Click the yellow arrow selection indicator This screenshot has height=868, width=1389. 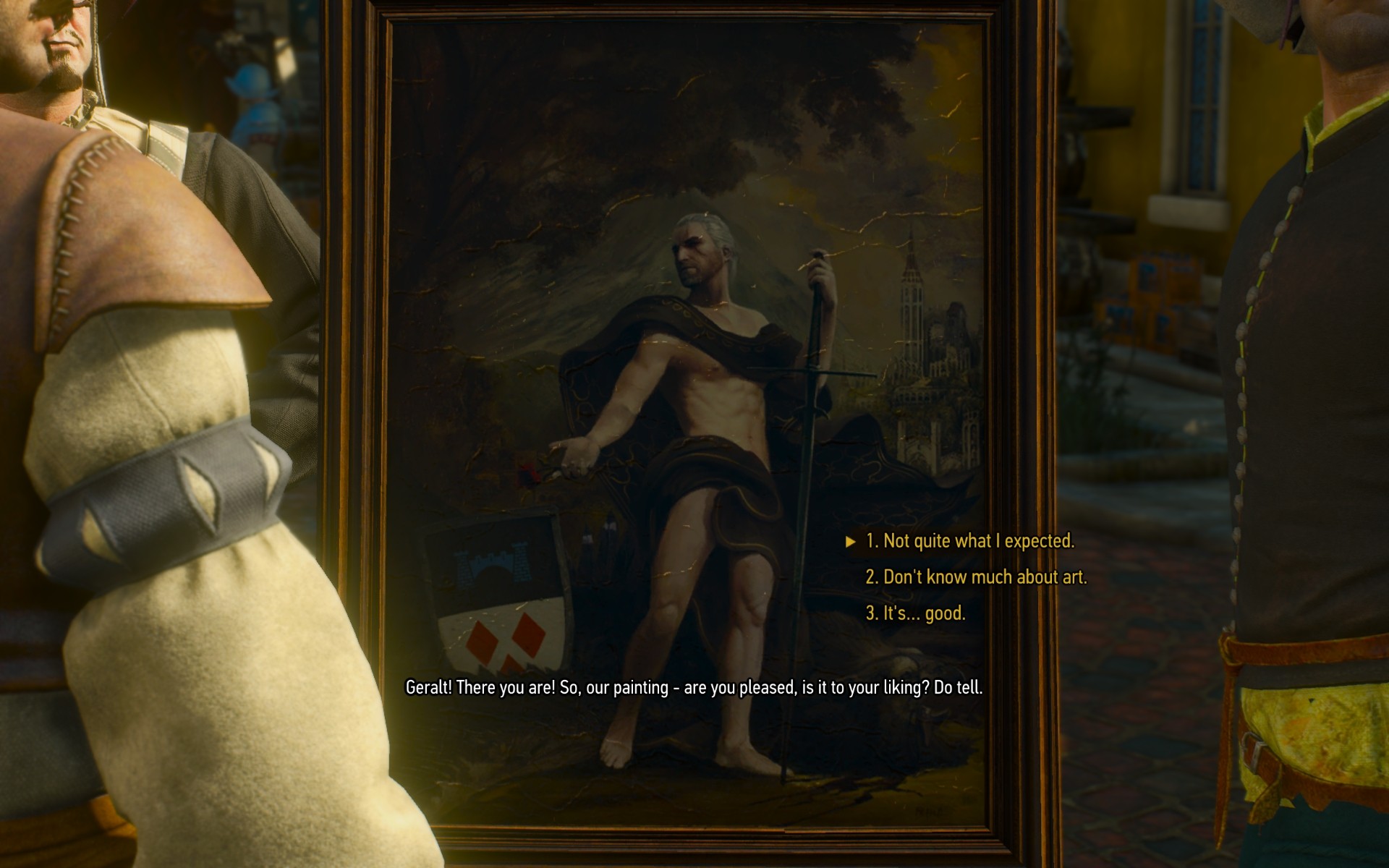tap(851, 541)
